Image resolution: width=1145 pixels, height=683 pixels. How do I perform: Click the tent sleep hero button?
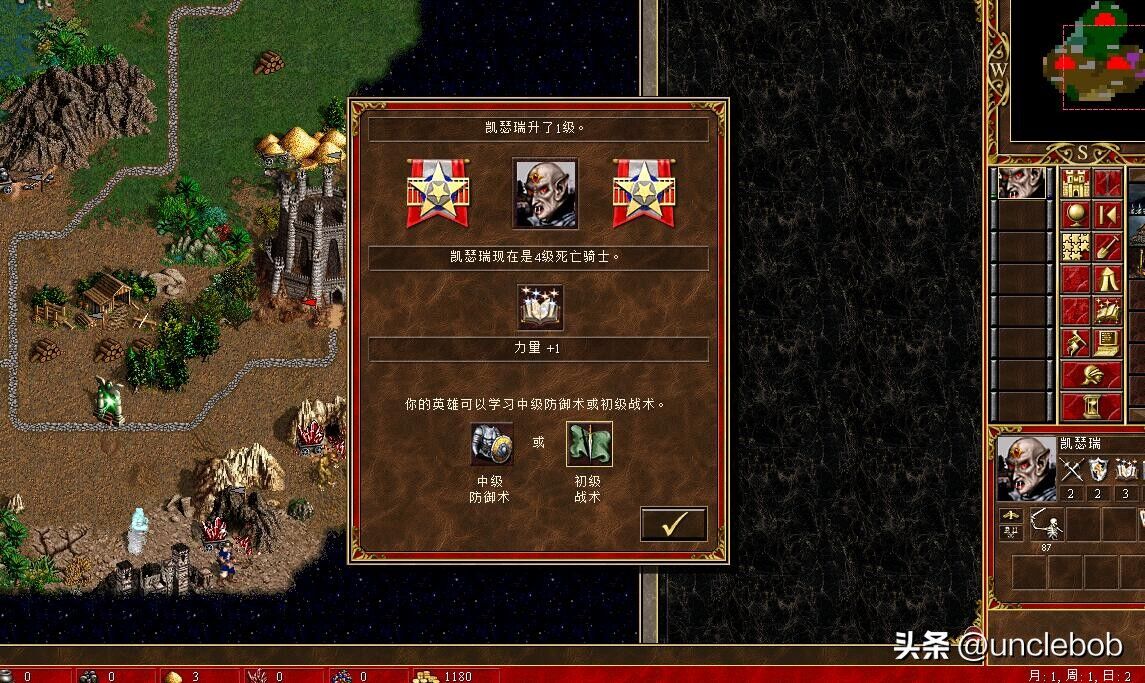click(x=1107, y=278)
